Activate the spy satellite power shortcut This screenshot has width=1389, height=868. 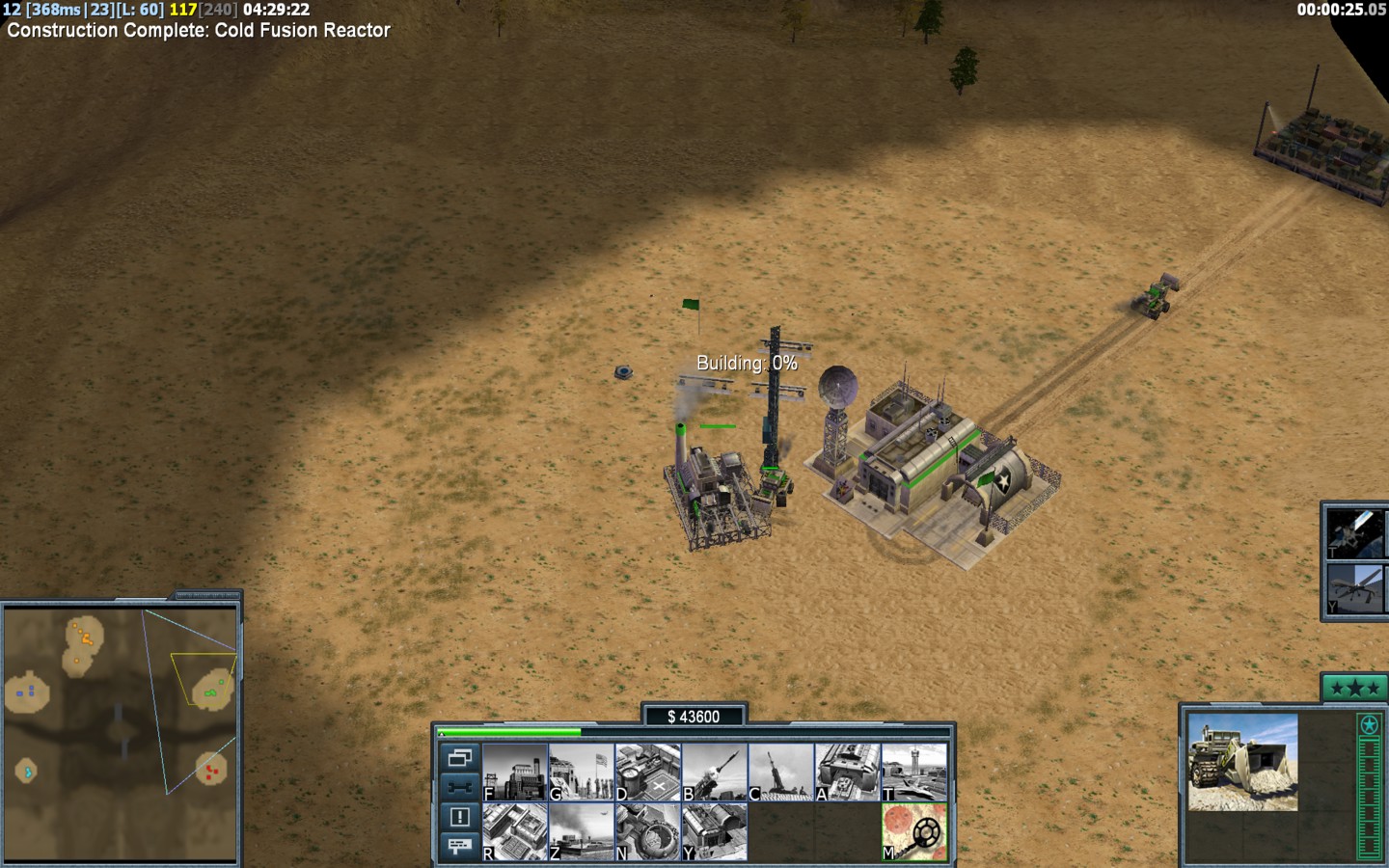(1354, 532)
